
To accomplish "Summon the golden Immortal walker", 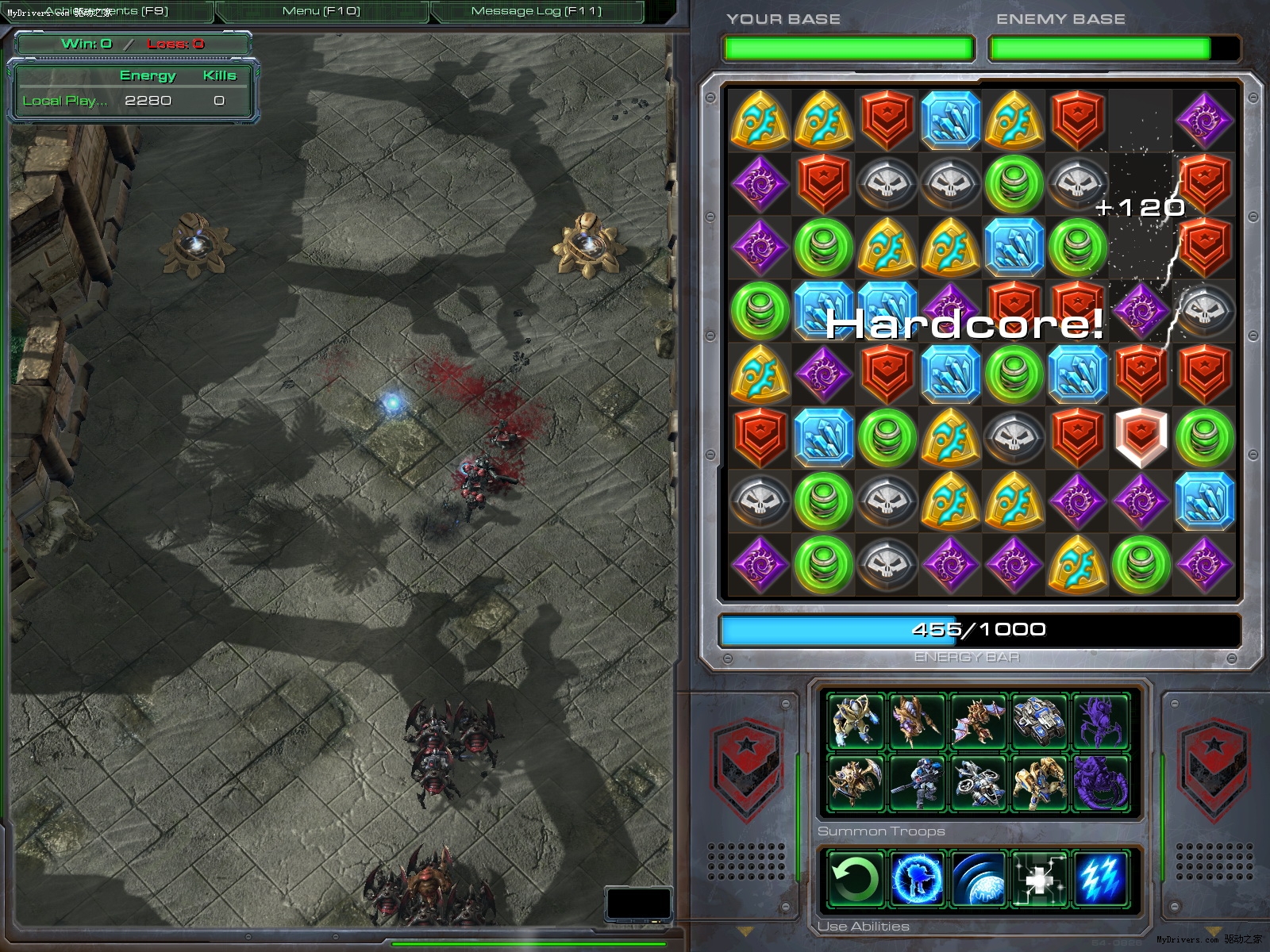I will 1039,783.
